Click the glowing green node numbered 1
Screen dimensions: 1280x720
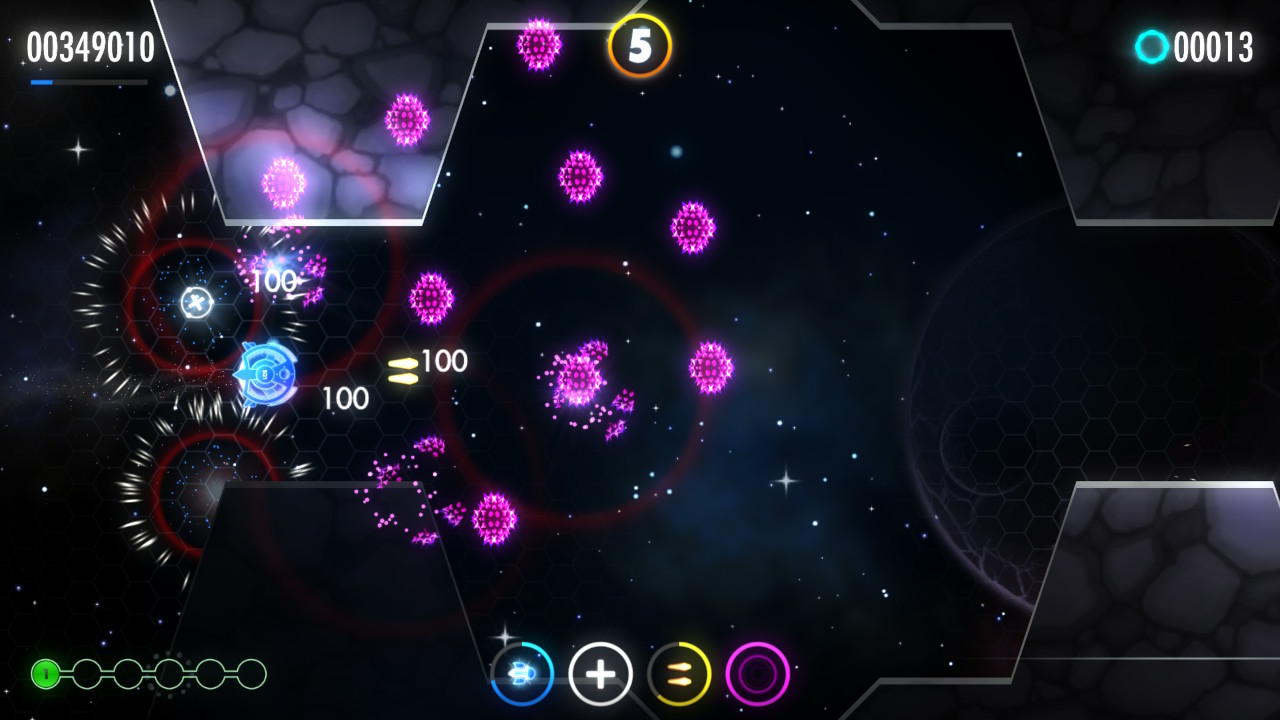44,672
